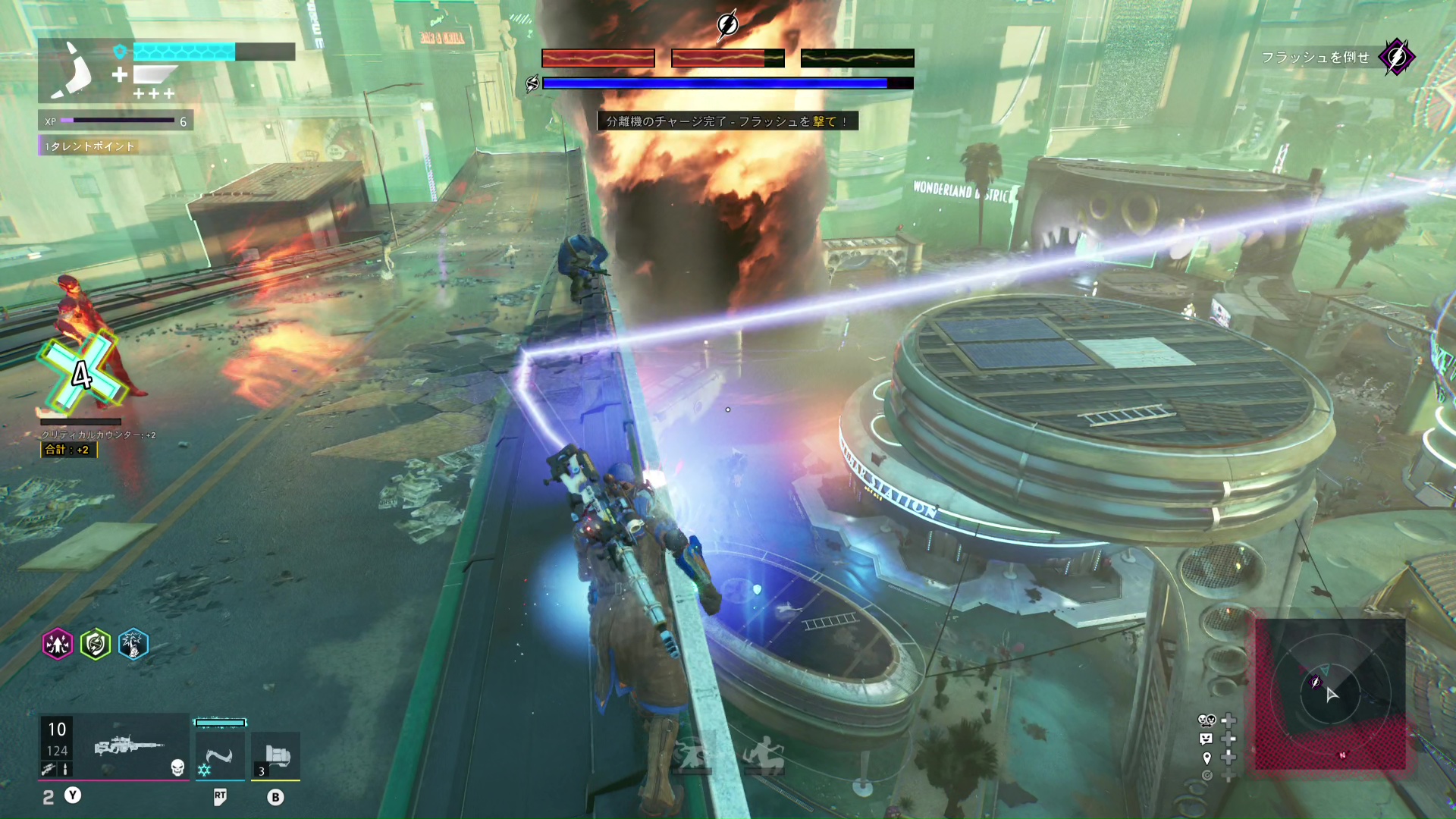Click the magenta upward-arrow buff icon
This screenshot has height=819, width=1456.
58,645
